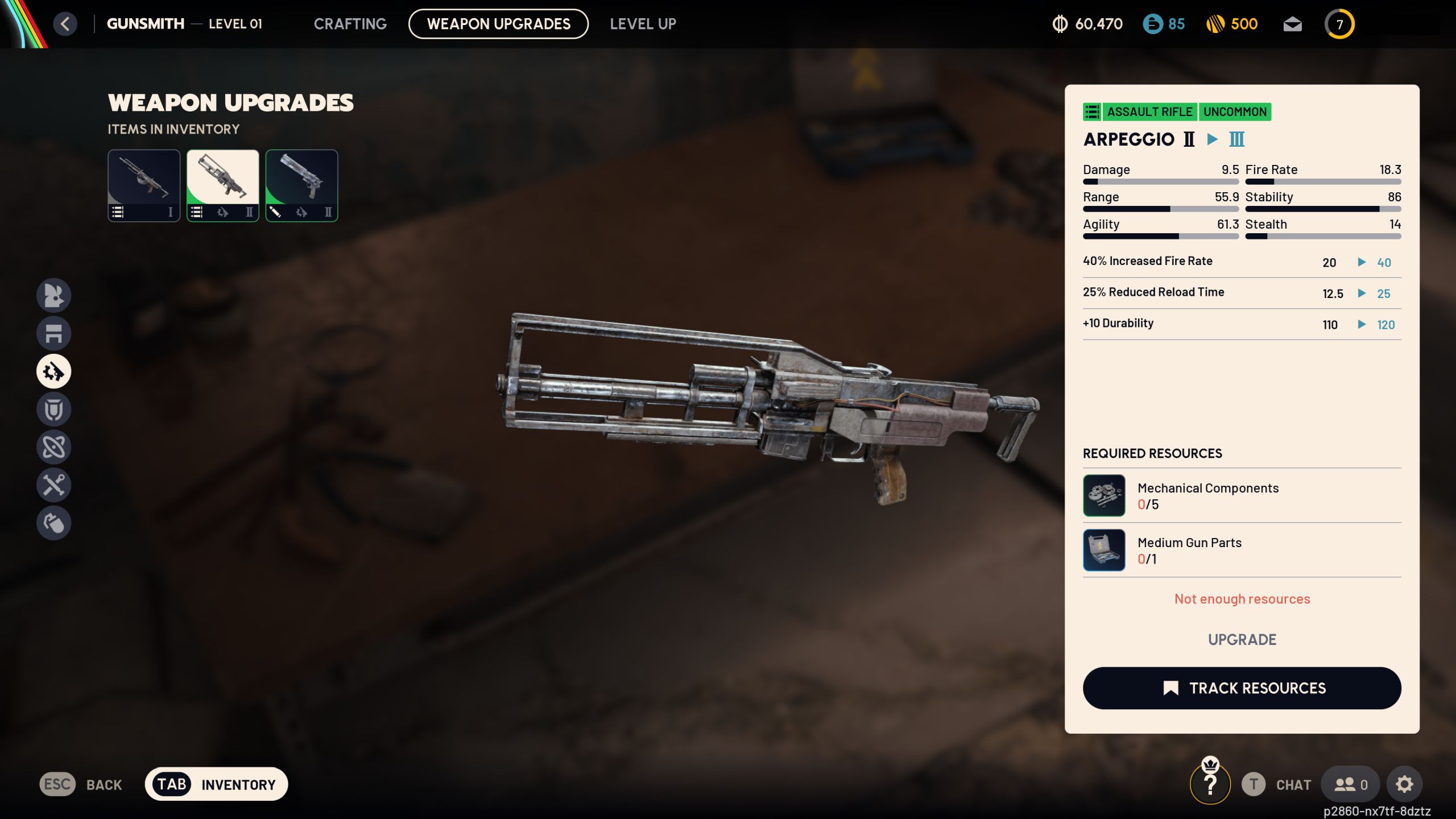Open the crossed syringe medical station icon
Image resolution: width=1456 pixels, height=819 pixels.
[x=54, y=485]
